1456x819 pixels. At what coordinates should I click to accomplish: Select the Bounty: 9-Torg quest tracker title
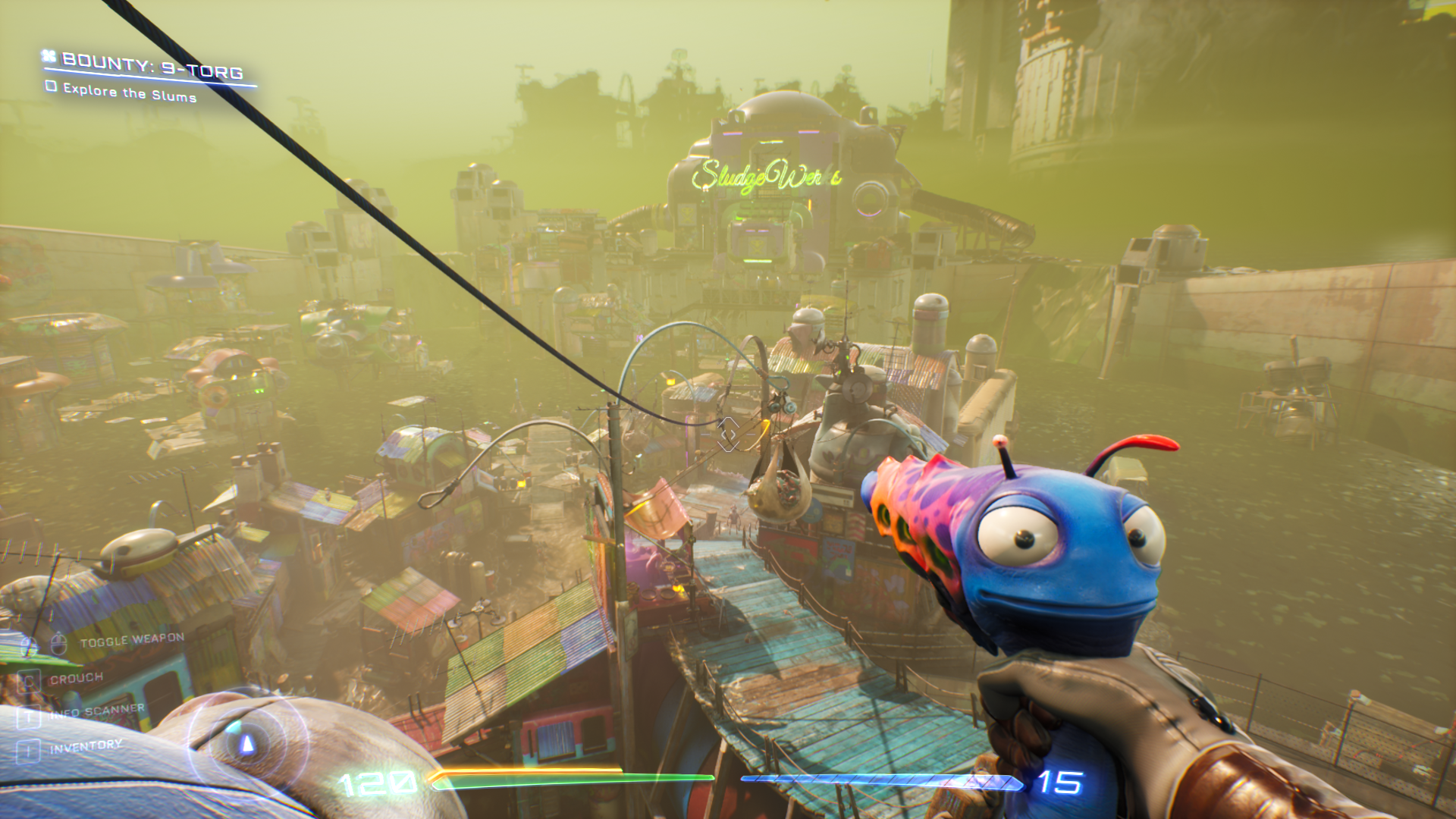click(152, 66)
